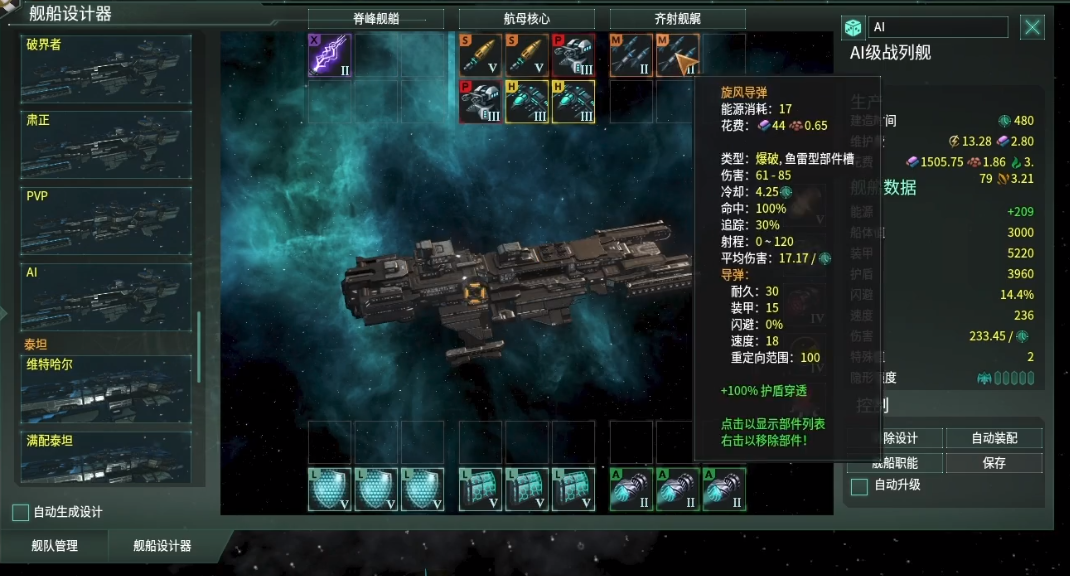This screenshot has width=1070, height=576.
Task: Open the 舰船职能 ship role option
Action: 893,463
